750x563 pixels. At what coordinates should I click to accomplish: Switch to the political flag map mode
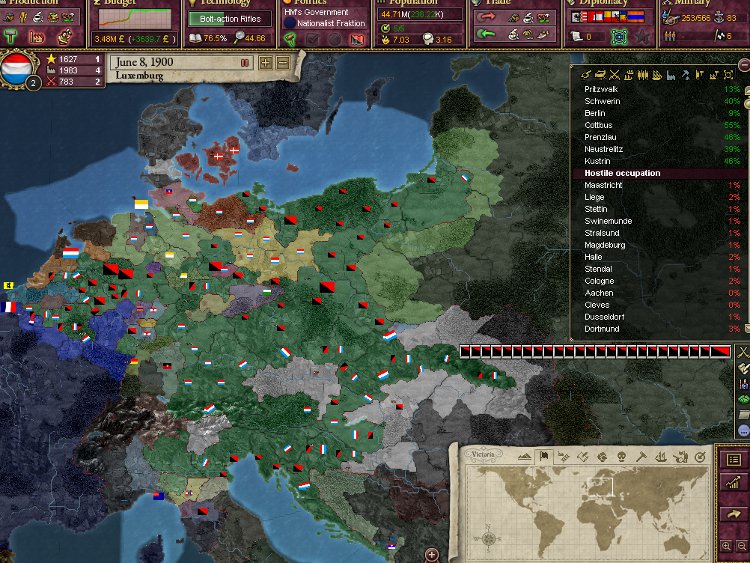544,457
